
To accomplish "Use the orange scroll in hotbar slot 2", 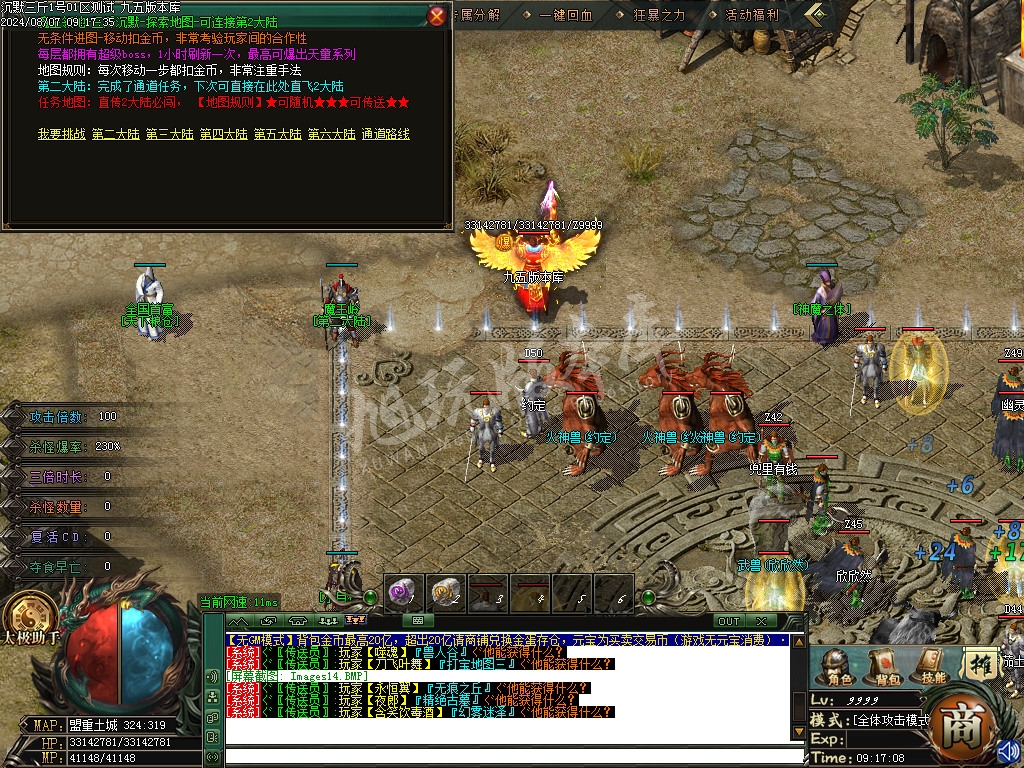I will tap(446, 593).
